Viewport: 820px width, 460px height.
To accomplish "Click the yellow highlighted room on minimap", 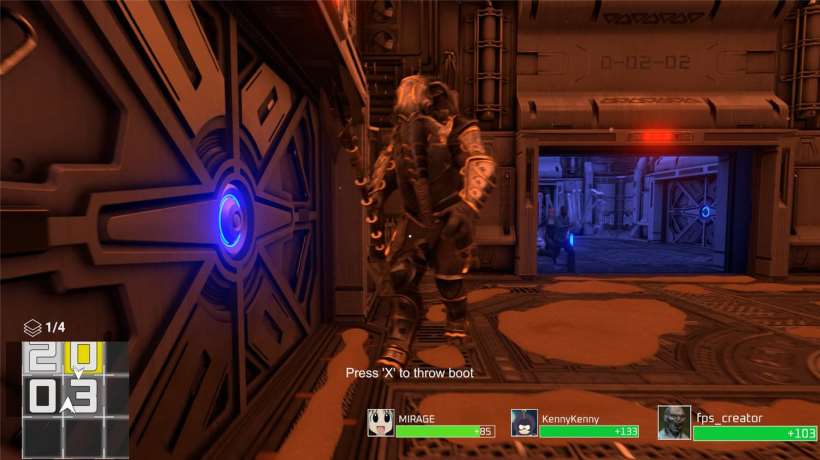I will pyautogui.click(x=84, y=357).
